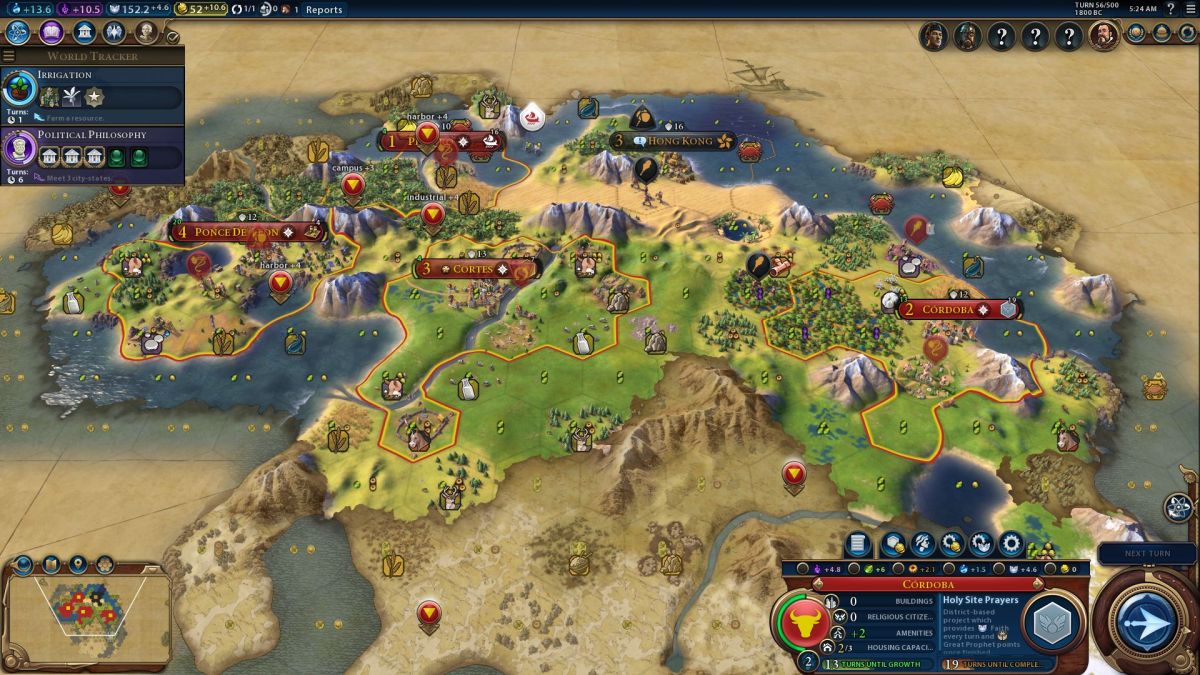This screenshot has height=675, width=1200.
Task: Open the Great People screen
Action: tap(147, 32)
